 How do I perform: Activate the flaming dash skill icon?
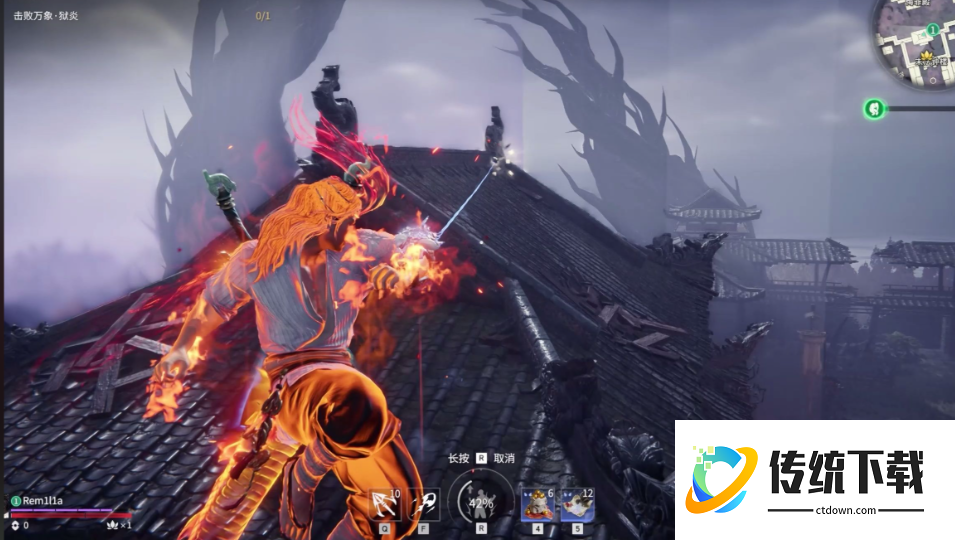(x=424, y=503)
